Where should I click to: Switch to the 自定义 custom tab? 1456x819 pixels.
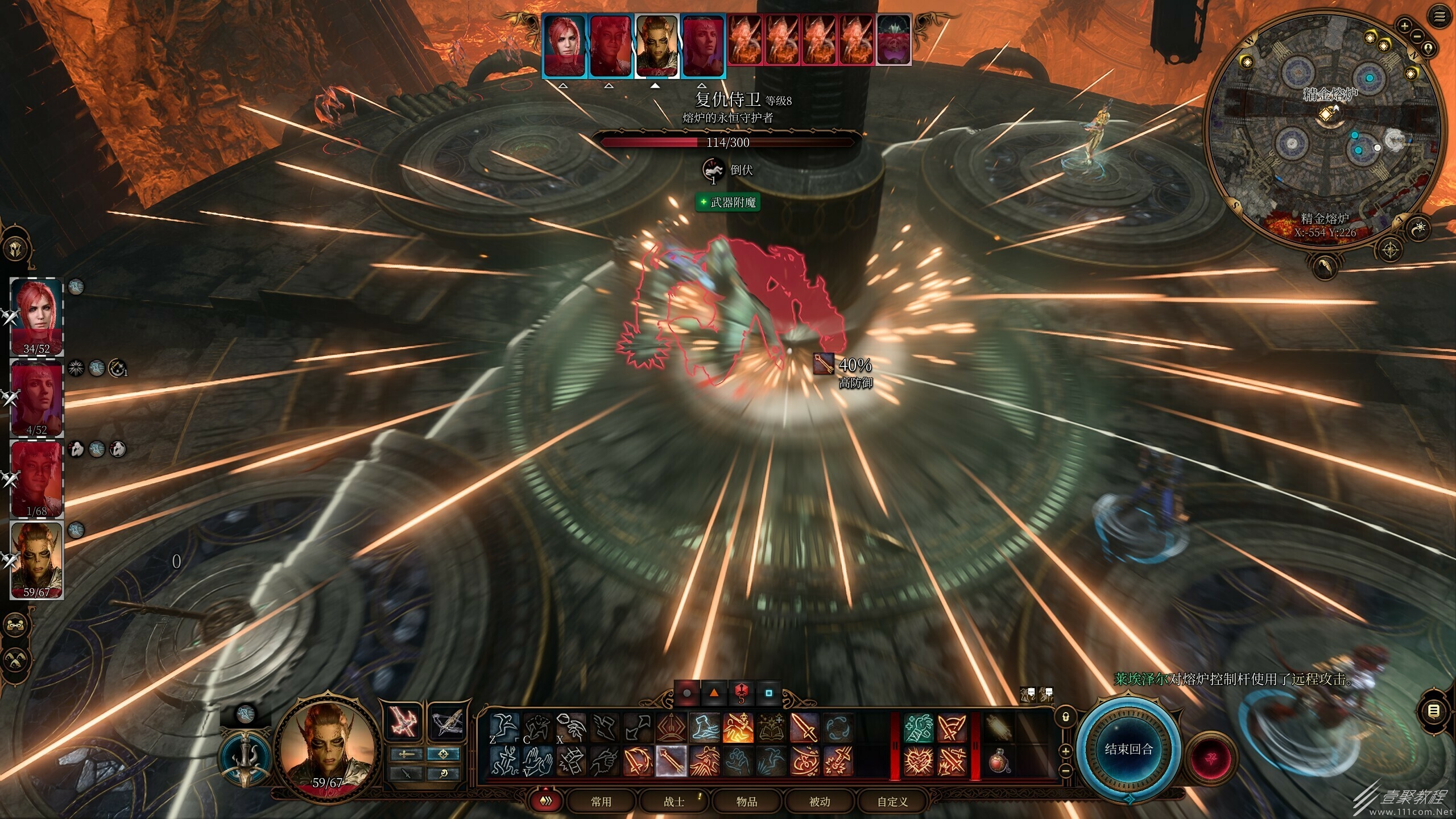892,801
